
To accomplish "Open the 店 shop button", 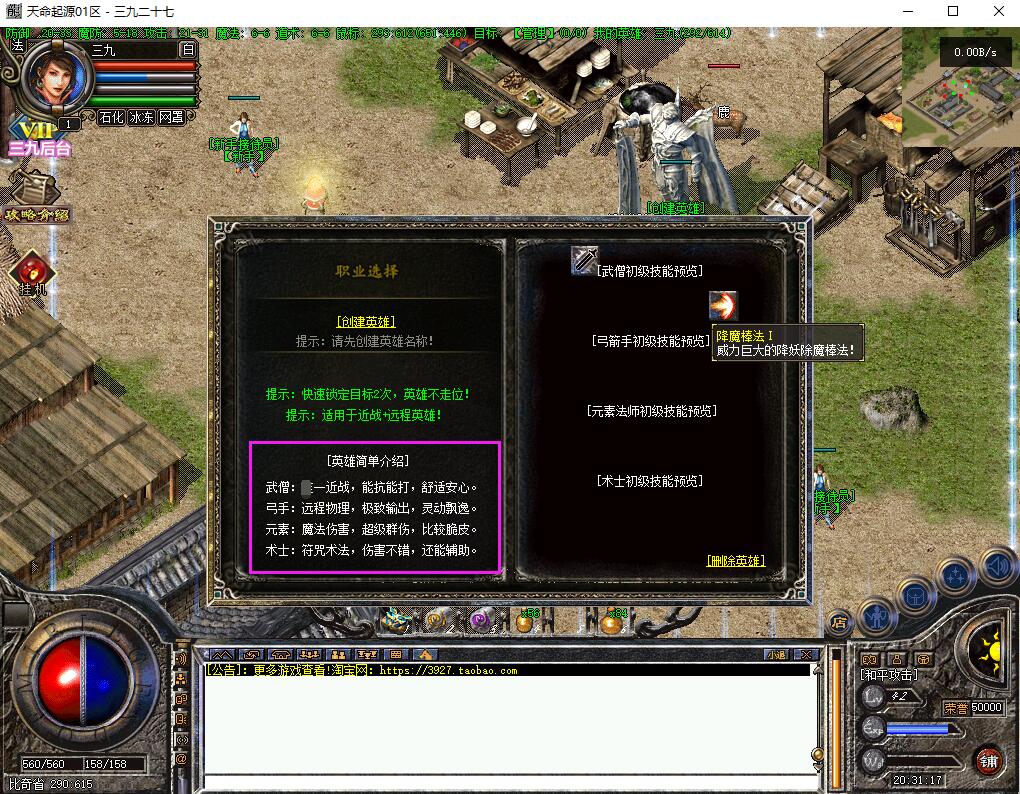I will (840, 622).
